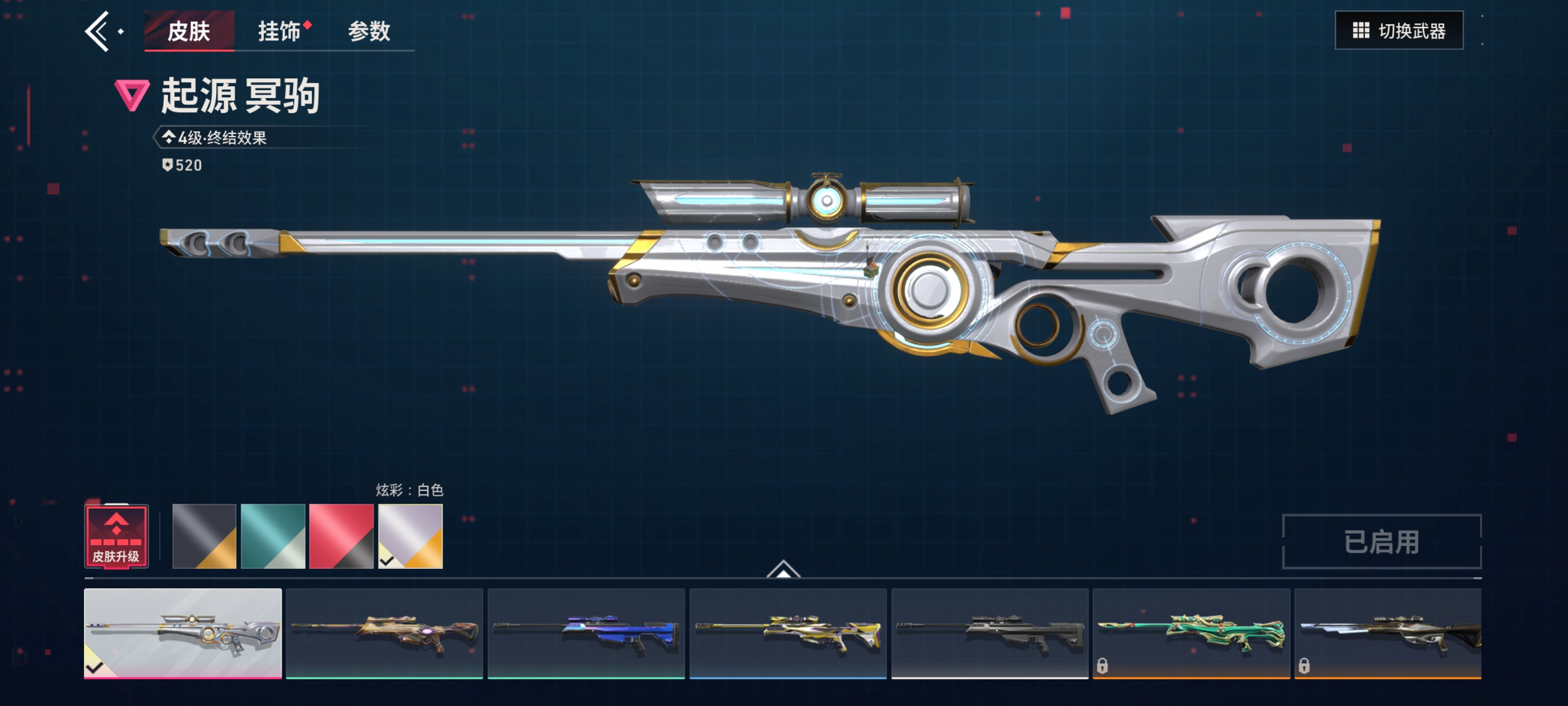Image resolution: width=1568 pixels, height=706 pixels.
Task: Pick the yellow and white sniper skin
Action: tap(788, 633)
